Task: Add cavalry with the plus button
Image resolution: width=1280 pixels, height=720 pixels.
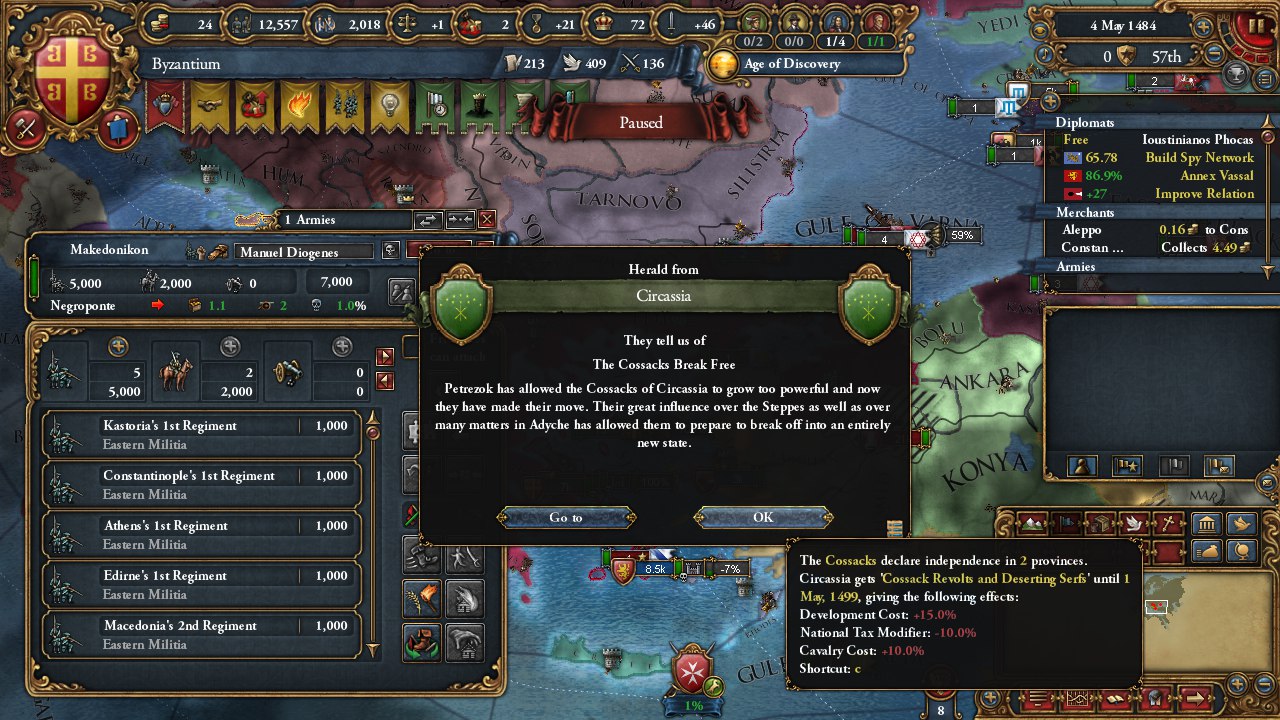Action: tap(230, 346)
